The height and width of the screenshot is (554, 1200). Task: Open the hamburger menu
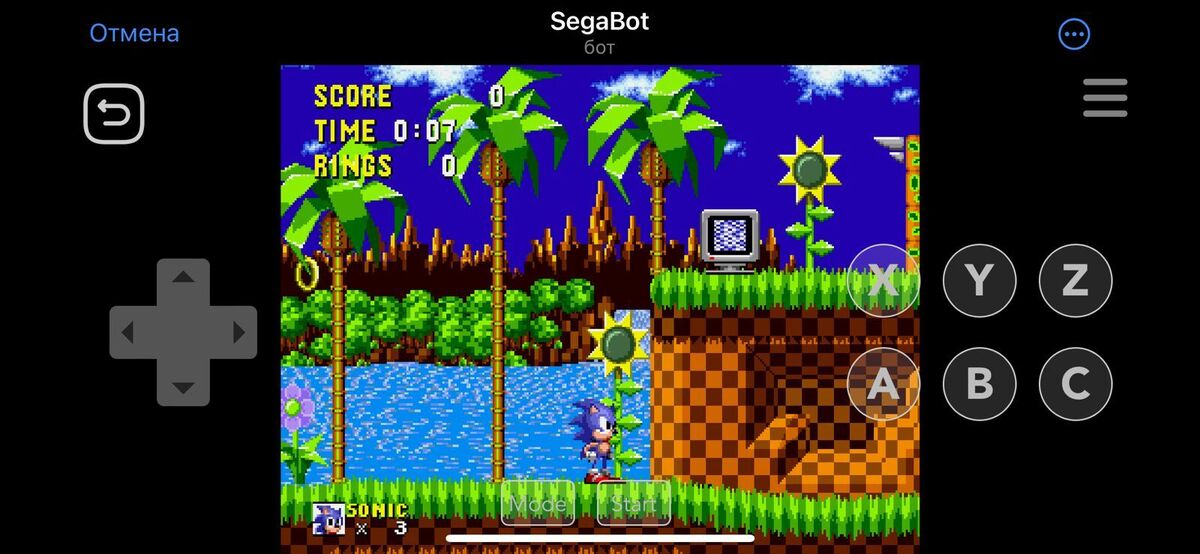coord(1105,98)
